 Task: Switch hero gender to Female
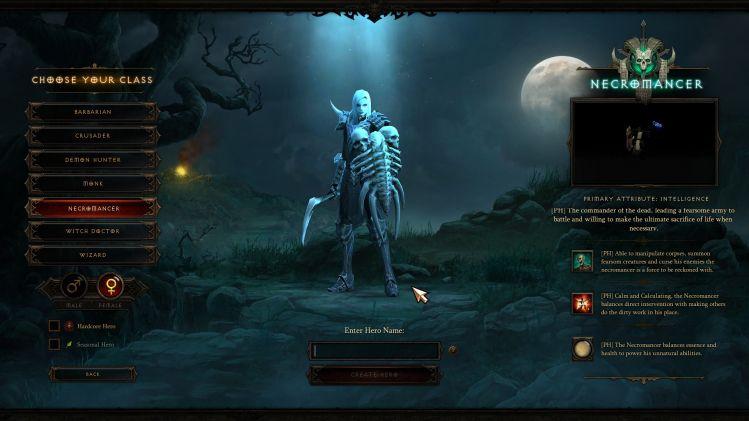pos(111,288)
